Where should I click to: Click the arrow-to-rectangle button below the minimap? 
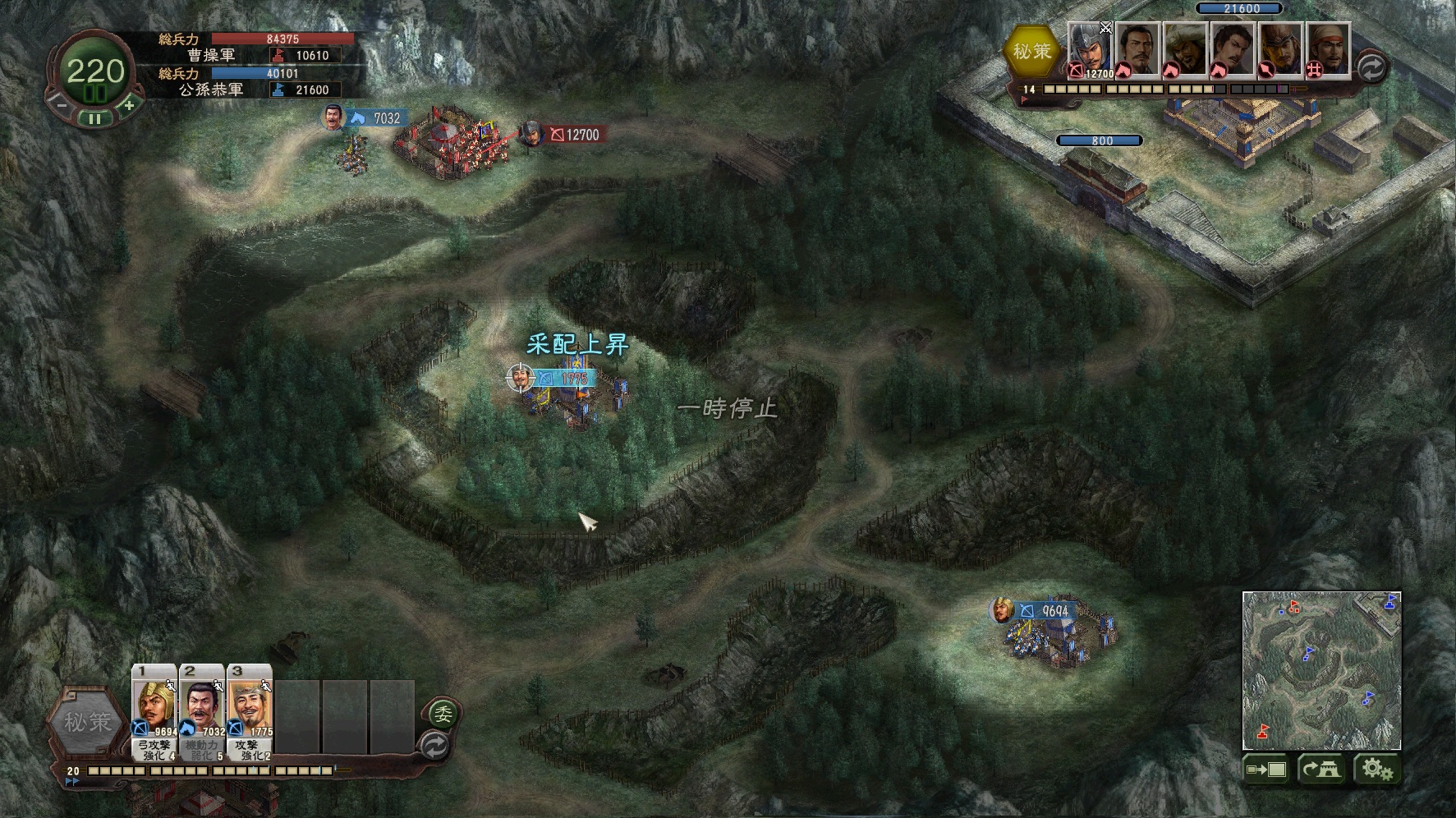1265,770
